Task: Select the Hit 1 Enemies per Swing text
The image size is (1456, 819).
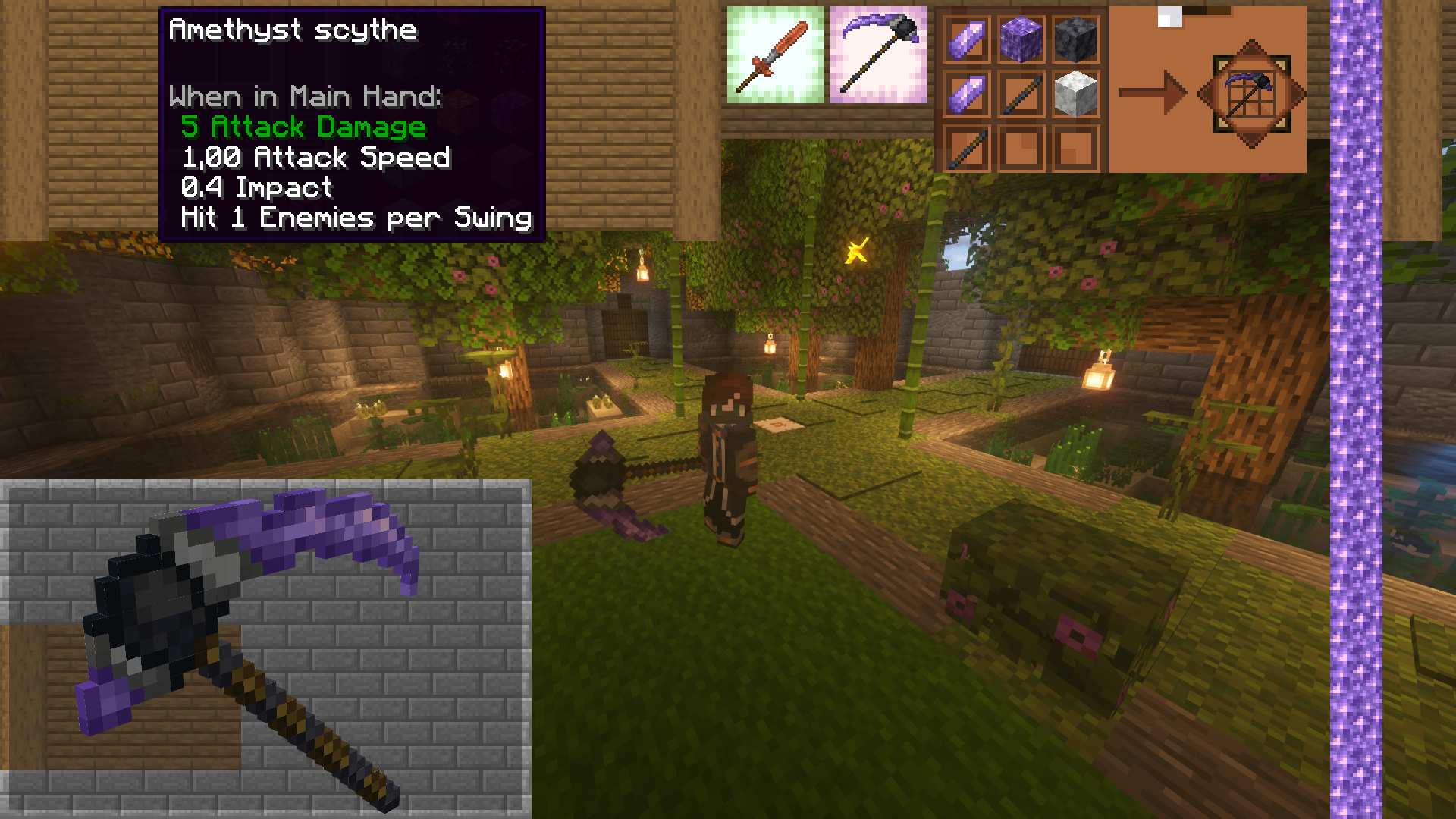Action: pyautogui.click(x=355, y=218)
